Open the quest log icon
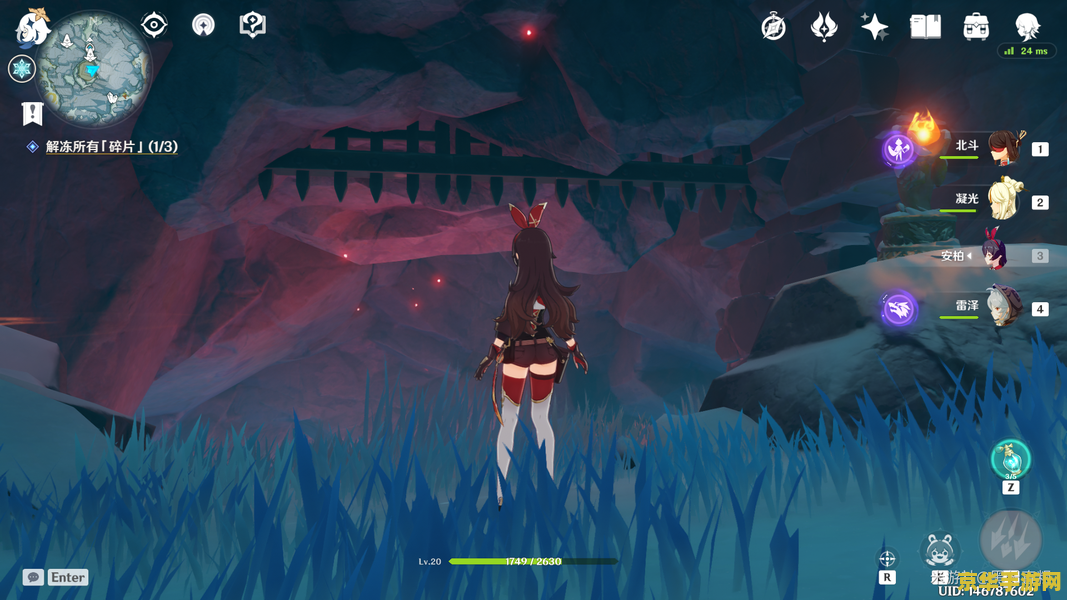1067x600 pixels. (x=32, y=113)
